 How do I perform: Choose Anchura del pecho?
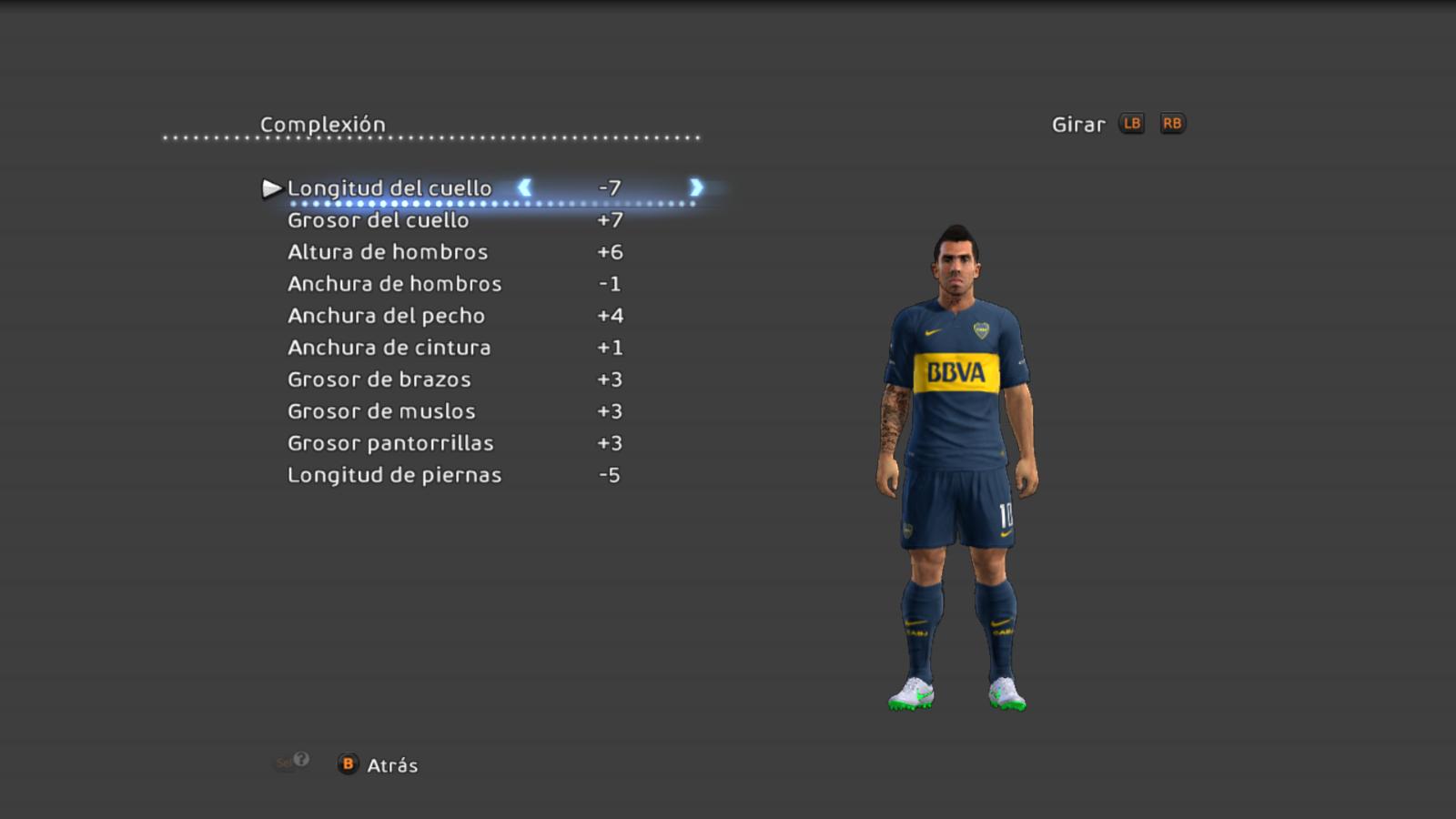click(x=386, y=316)
